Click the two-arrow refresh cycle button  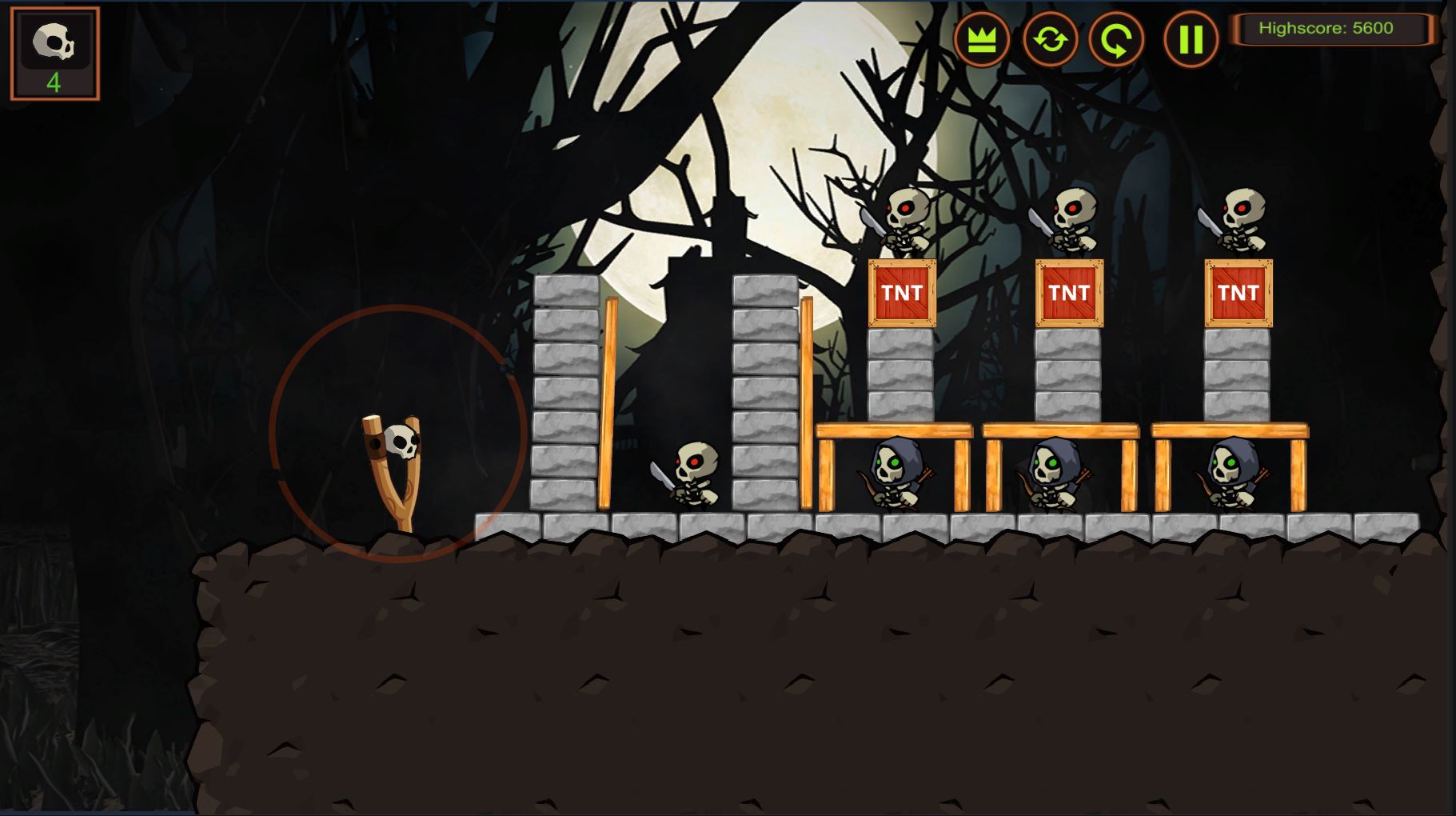[x=1050, y=39]
